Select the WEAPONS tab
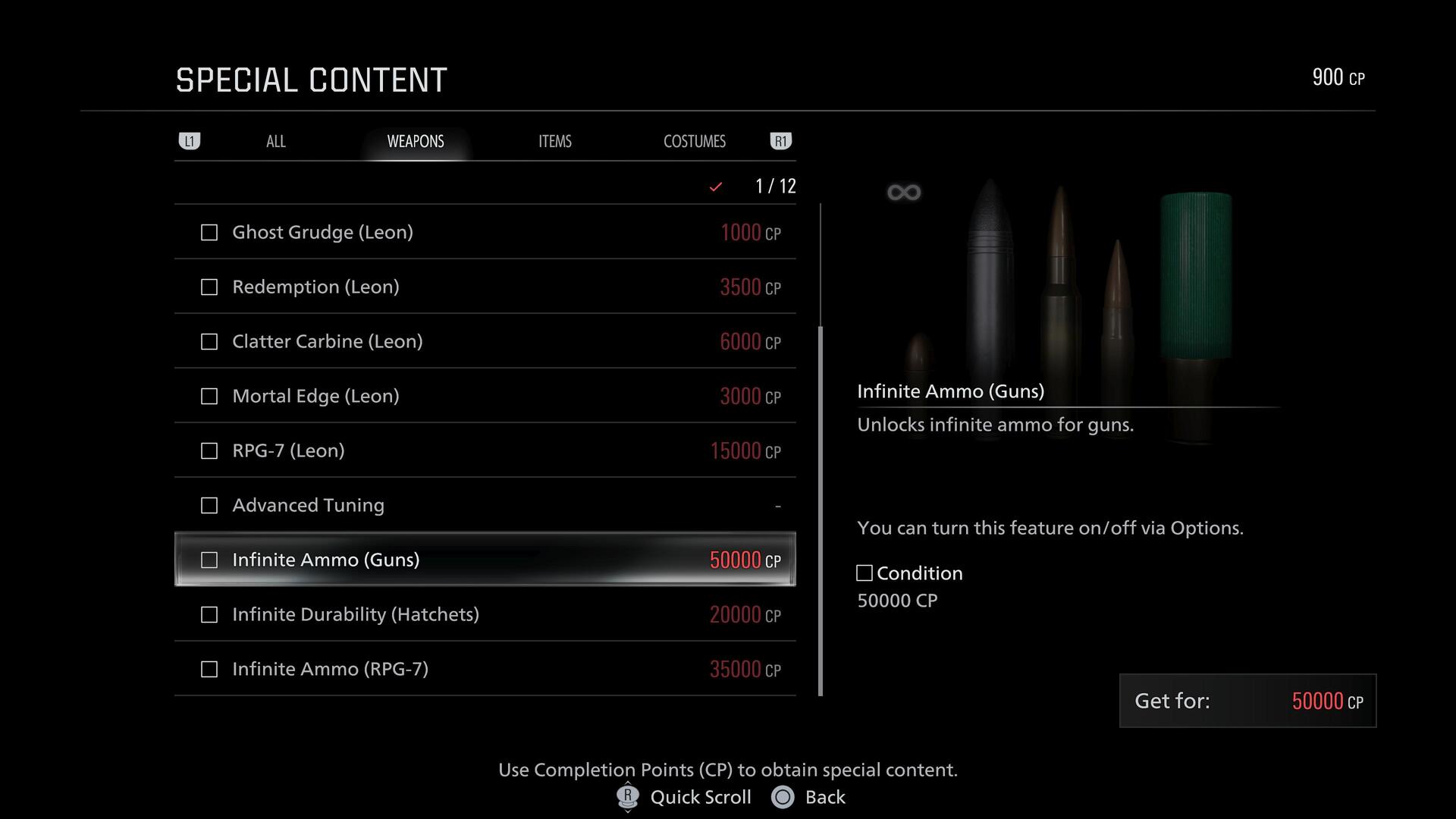The image size is (1456, 819). (x=415, y=141)
